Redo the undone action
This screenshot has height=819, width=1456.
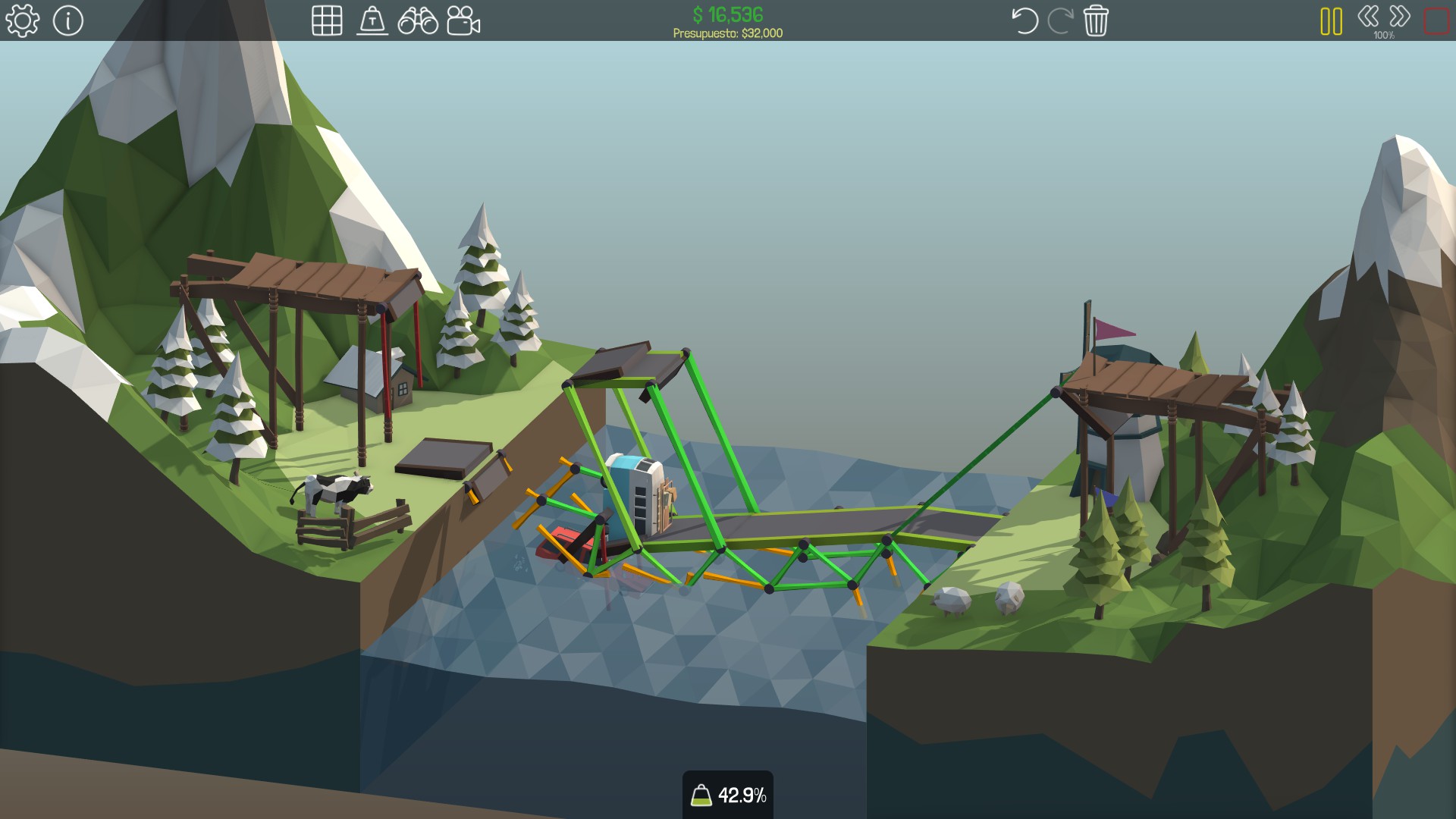[x=1060, y=20]
